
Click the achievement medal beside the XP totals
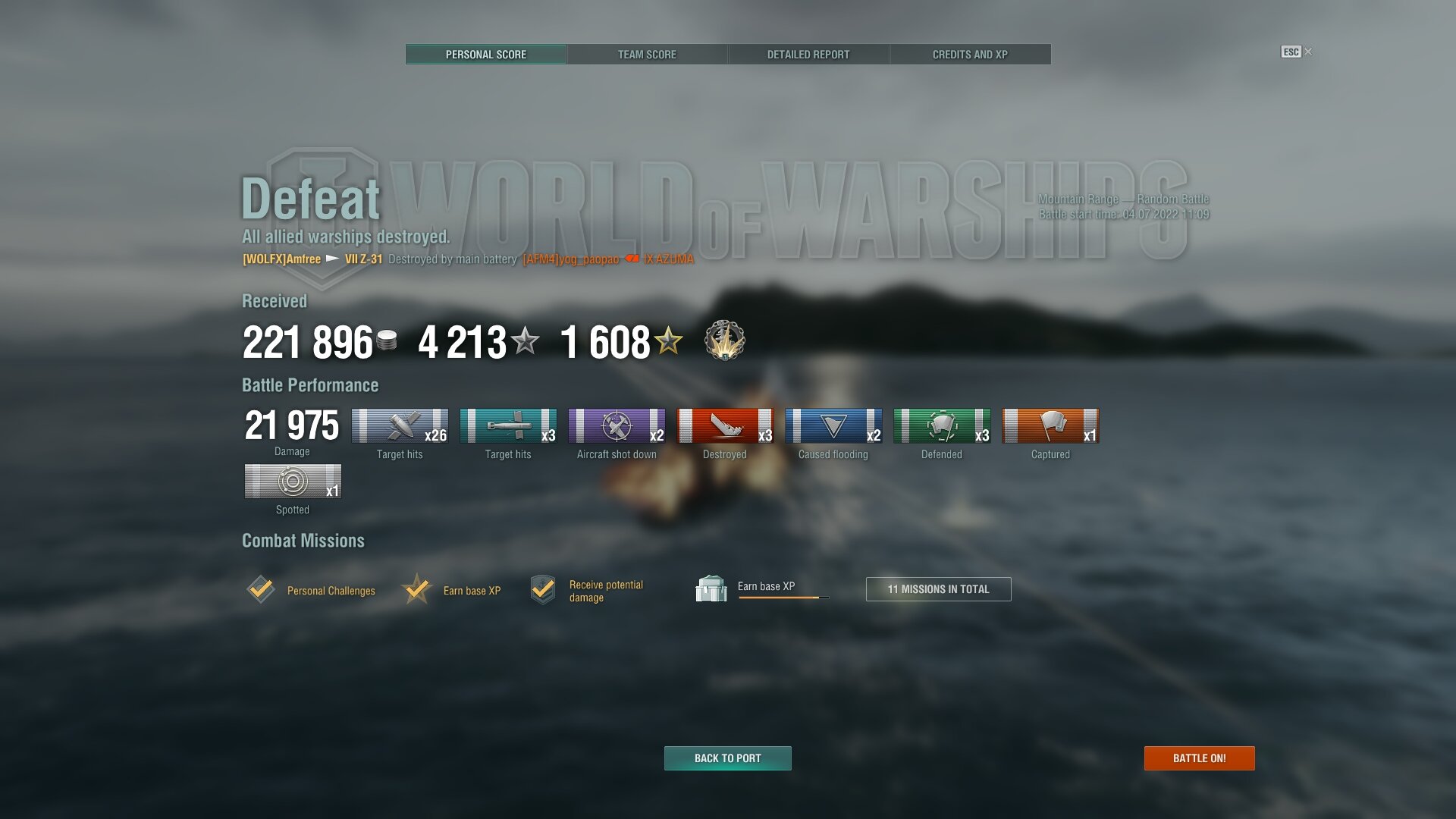[724, 340]
